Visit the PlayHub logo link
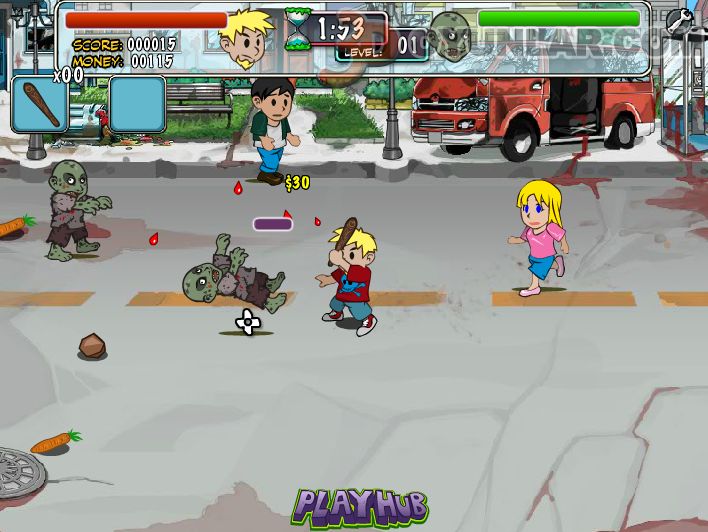 [360, 506]
